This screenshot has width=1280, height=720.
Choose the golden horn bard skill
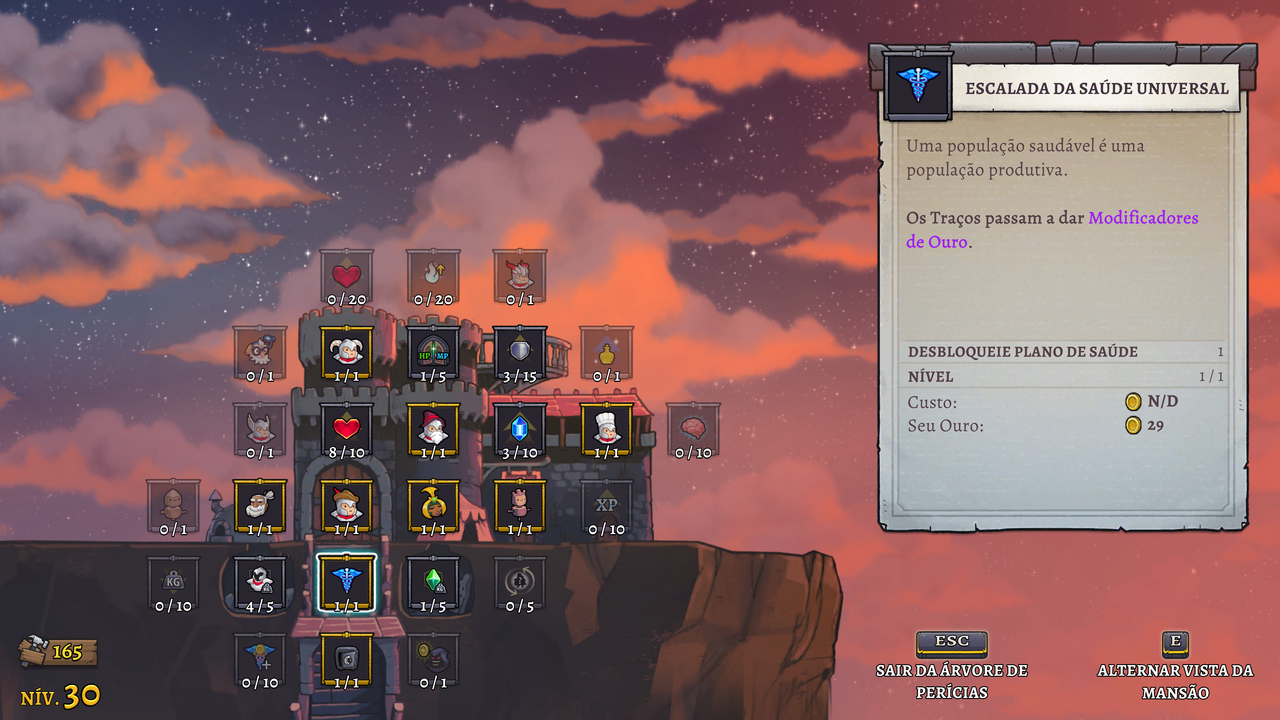pos(433,505)
